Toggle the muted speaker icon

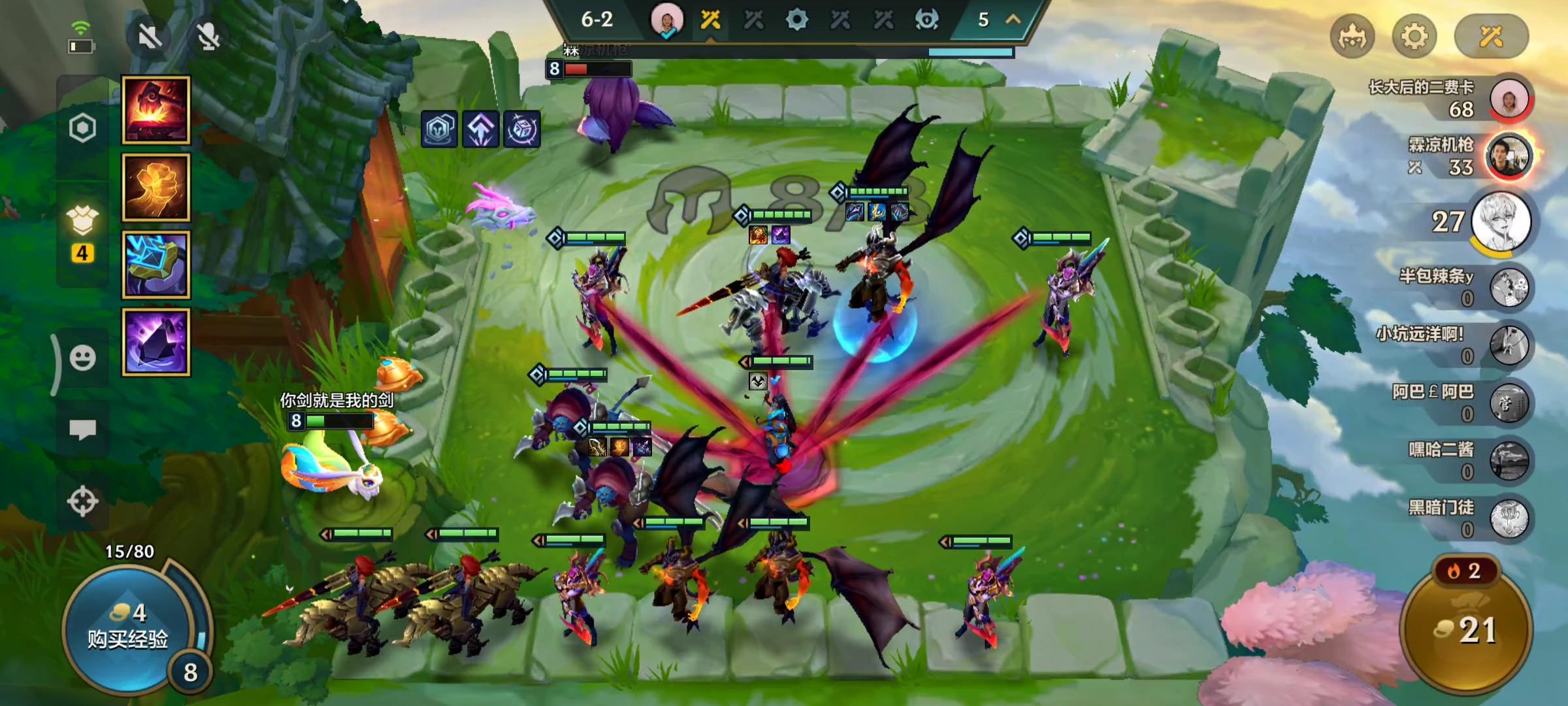pos(150,37)
